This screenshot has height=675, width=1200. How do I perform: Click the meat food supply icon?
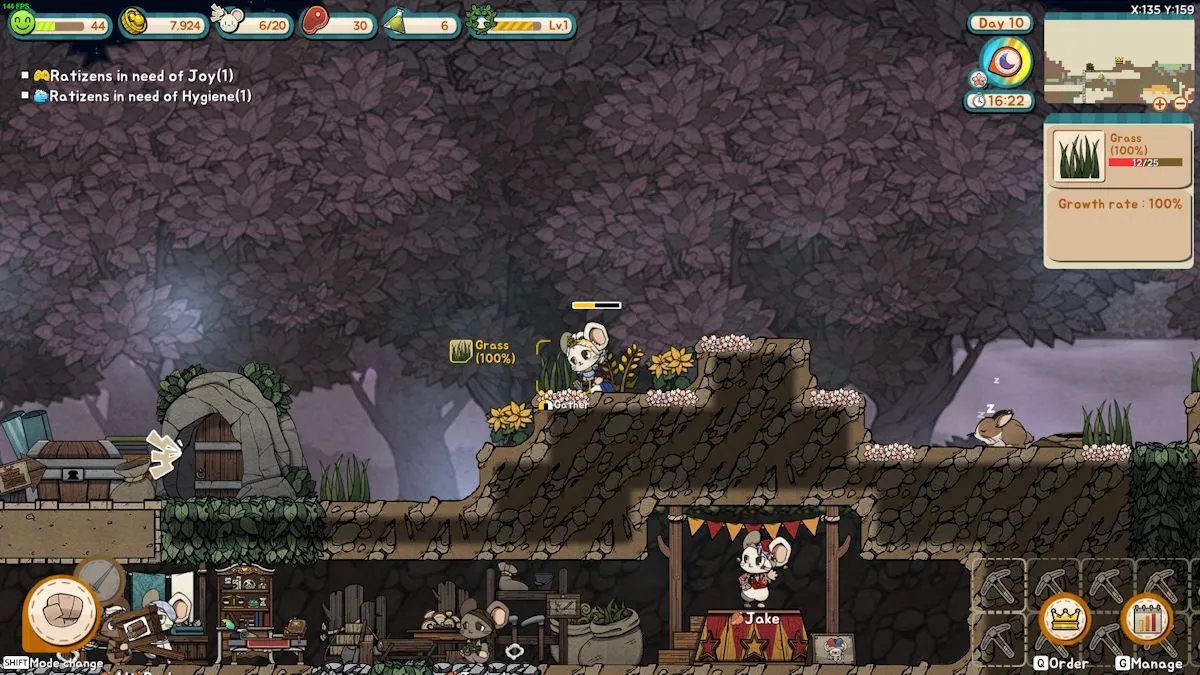[x=316, y=22]
